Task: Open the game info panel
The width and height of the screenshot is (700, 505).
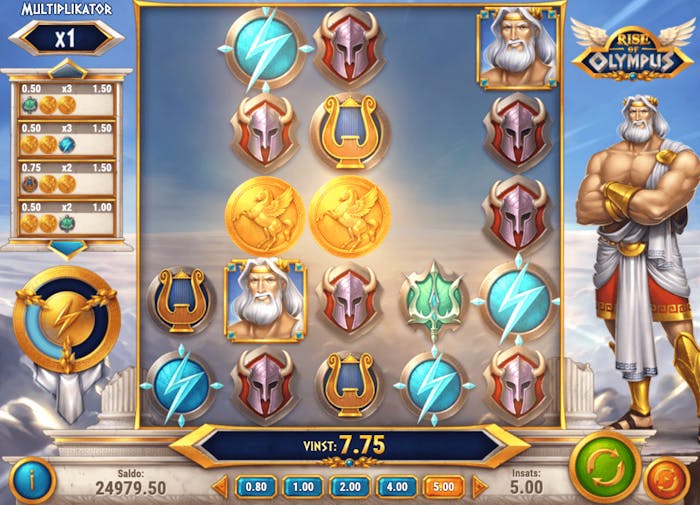Action: (x=31, y=480)
